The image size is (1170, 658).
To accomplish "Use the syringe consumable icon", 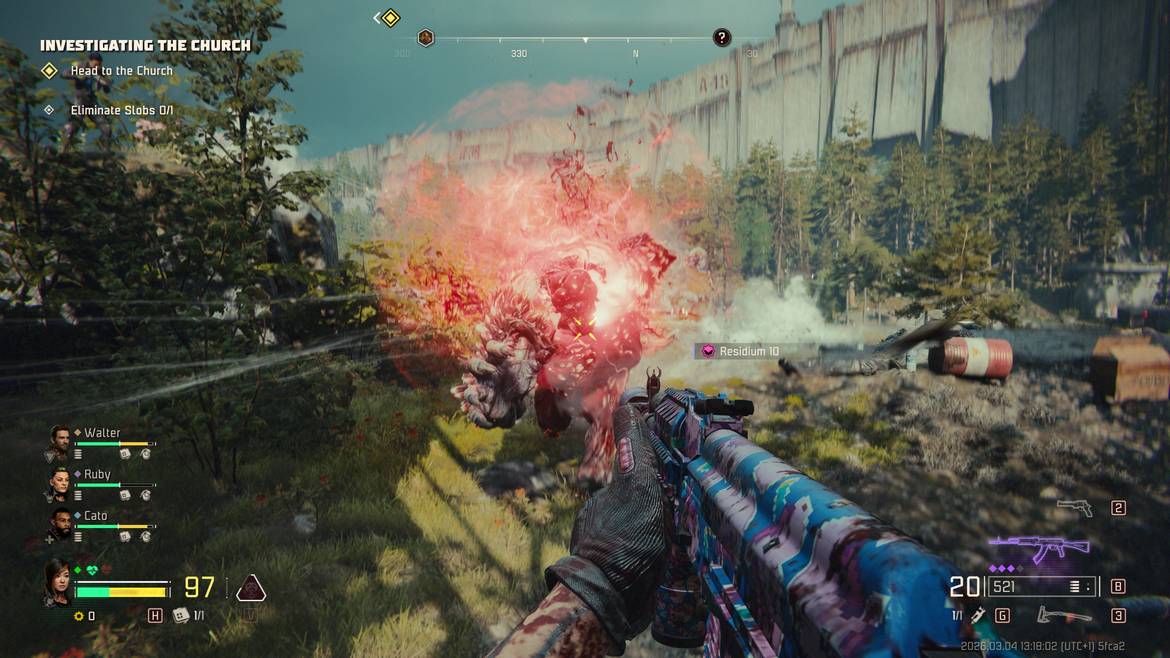I will 978,616.
